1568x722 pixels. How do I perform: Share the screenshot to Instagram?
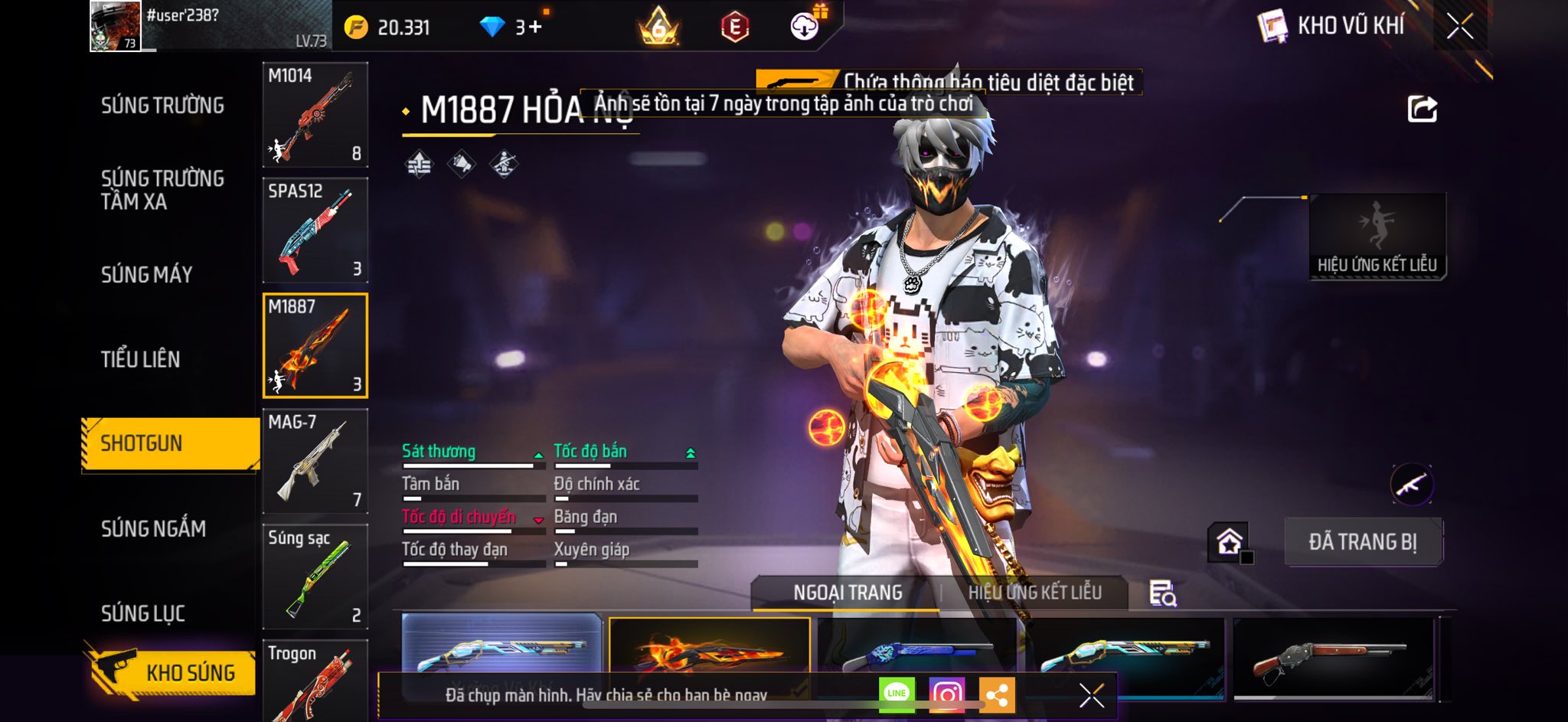[x=946, y=694]
